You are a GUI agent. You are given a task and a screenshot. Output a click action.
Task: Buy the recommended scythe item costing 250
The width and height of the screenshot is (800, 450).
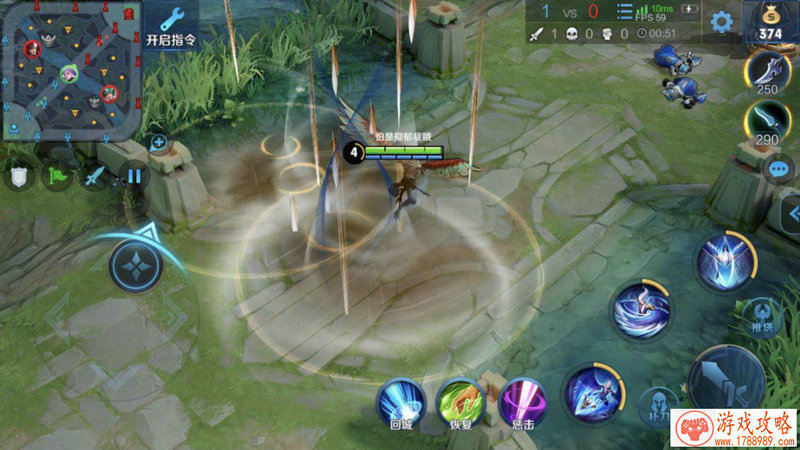point(768,73)
